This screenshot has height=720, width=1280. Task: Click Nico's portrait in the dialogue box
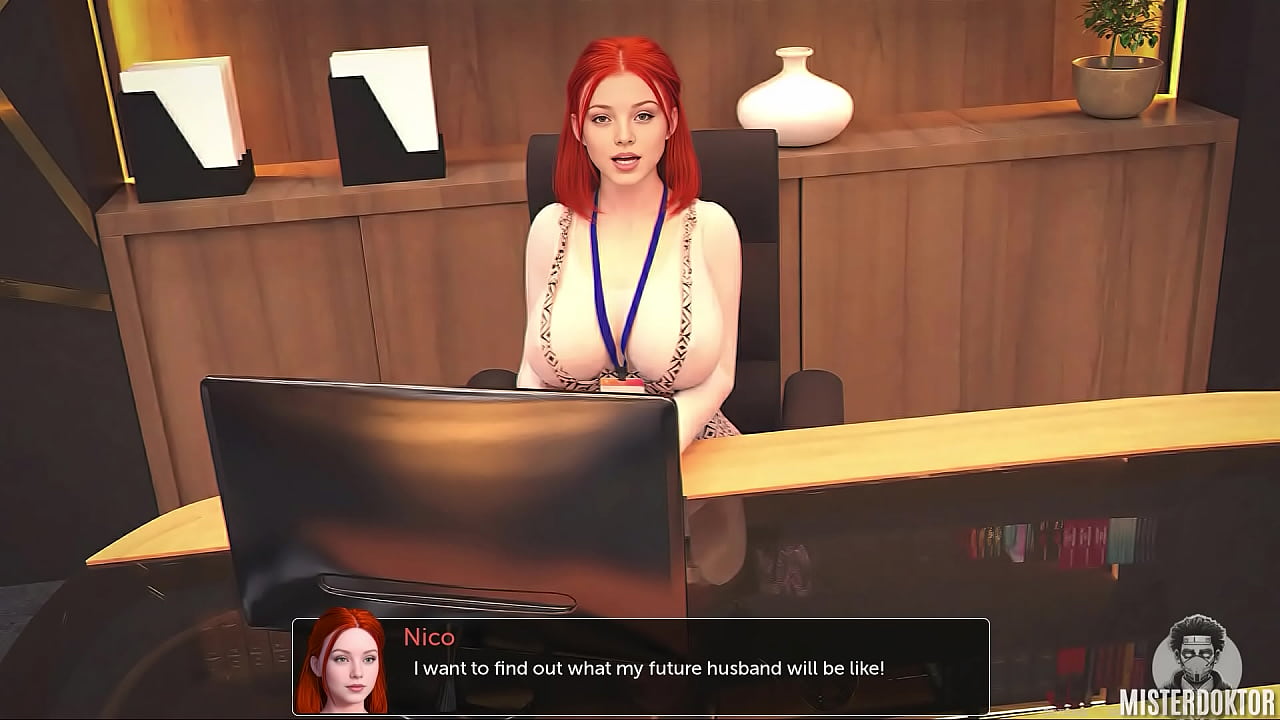tap(342, 663)
